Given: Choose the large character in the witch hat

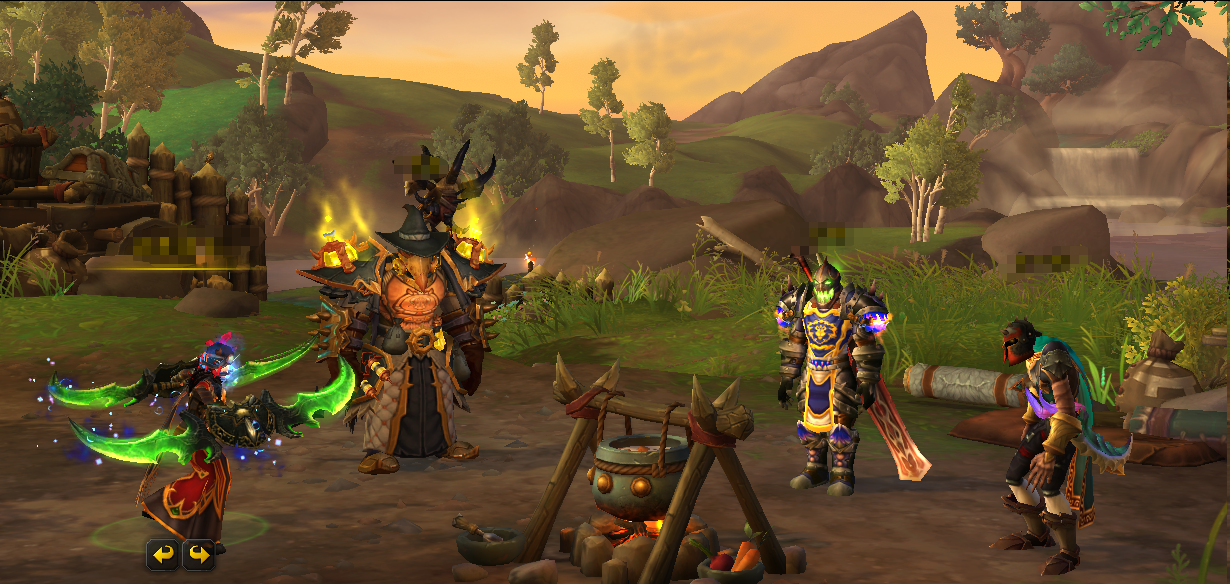Looking at the screenshot, I should pyautogui.click(x=412, y=340).
